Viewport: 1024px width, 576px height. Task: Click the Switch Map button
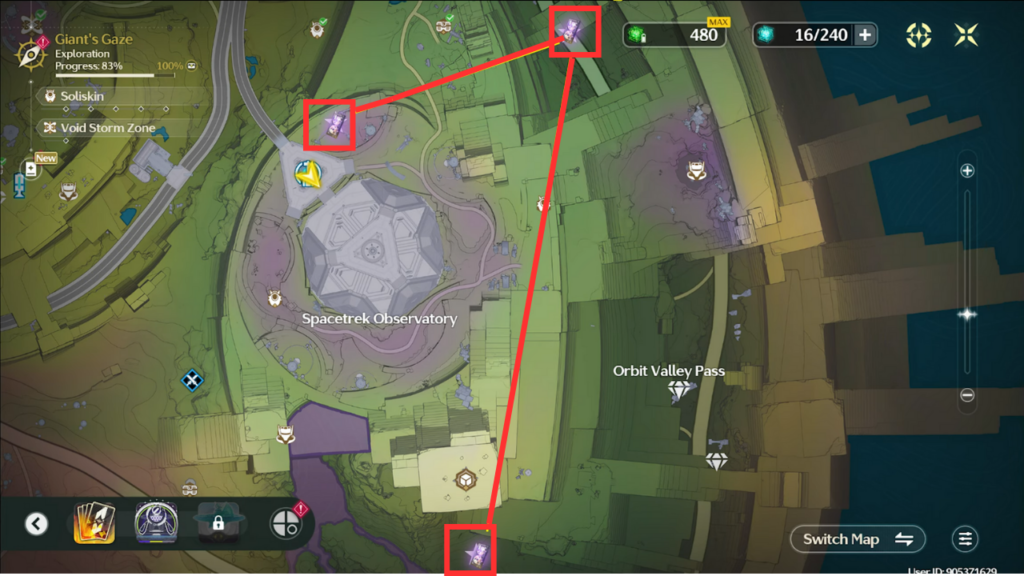point(858,539)
